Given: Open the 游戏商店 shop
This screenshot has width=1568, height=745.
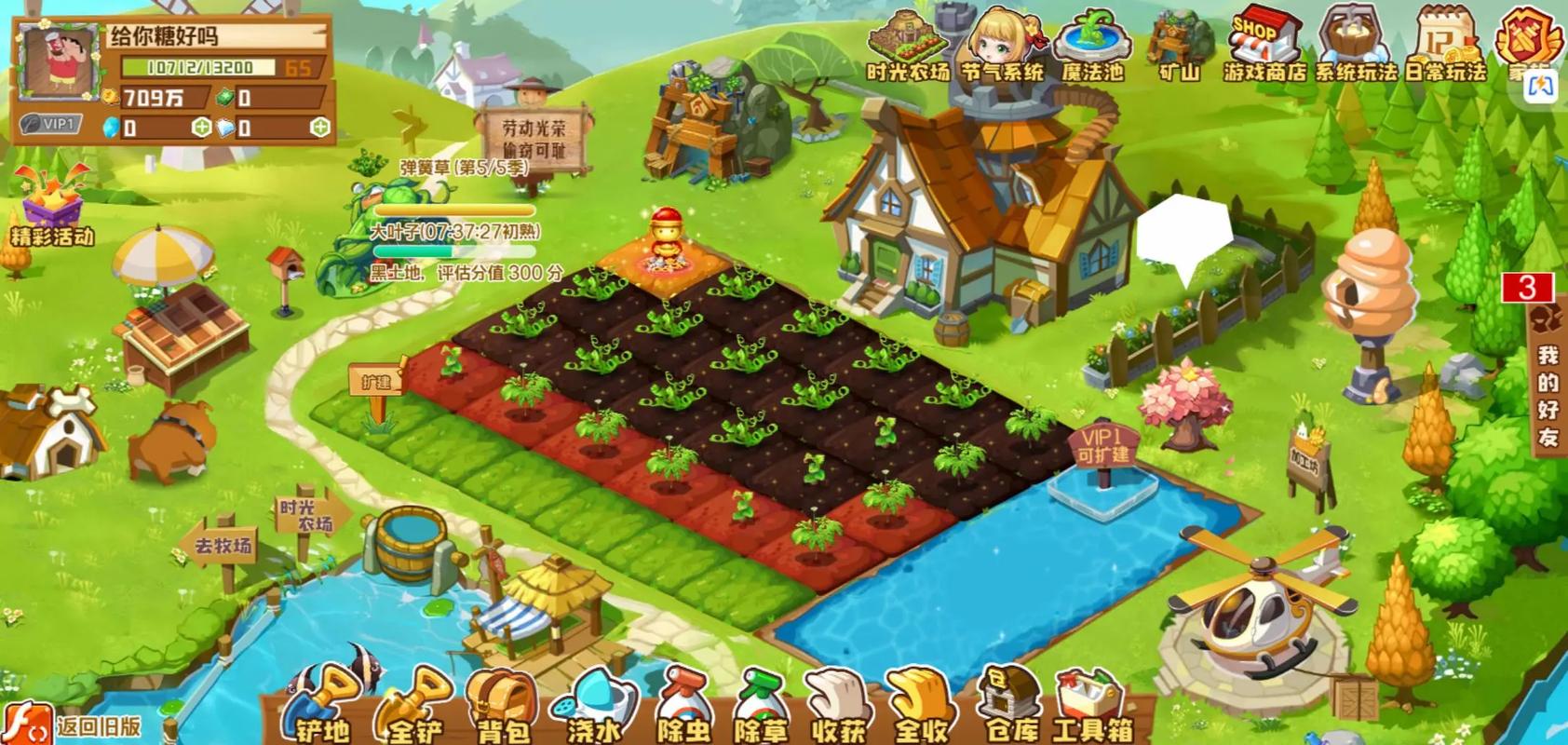Looking at the screenshot, I should [x=1264, y=47].
